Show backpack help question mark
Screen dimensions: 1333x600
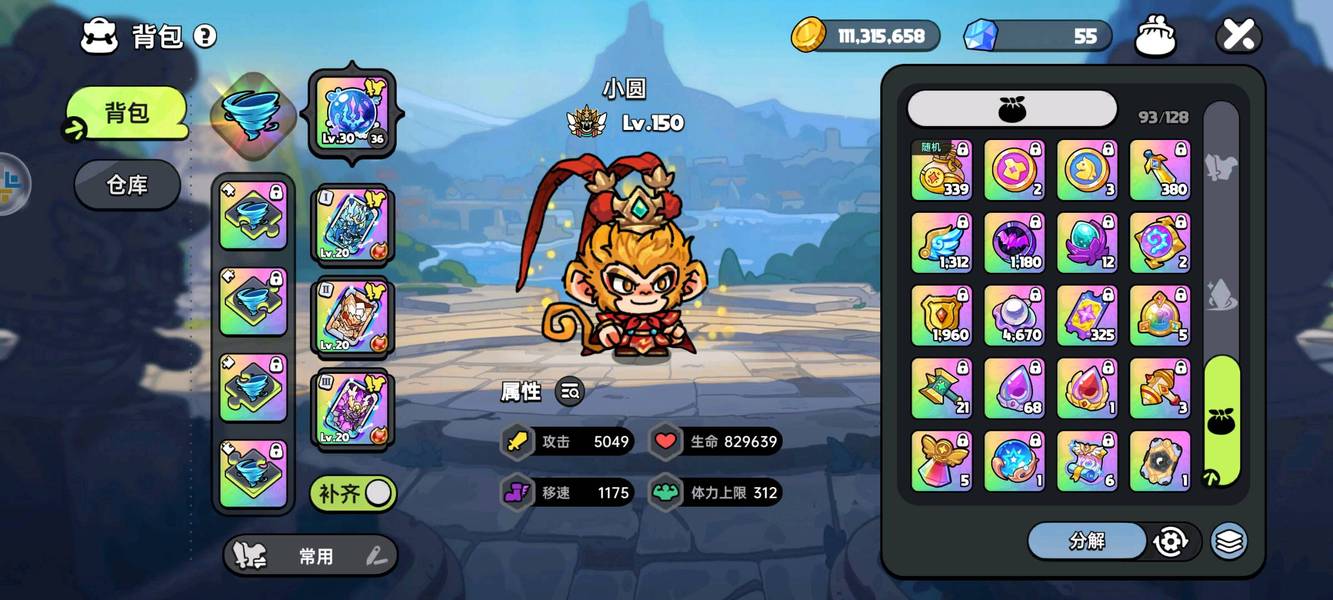click(x=205, y=37)
